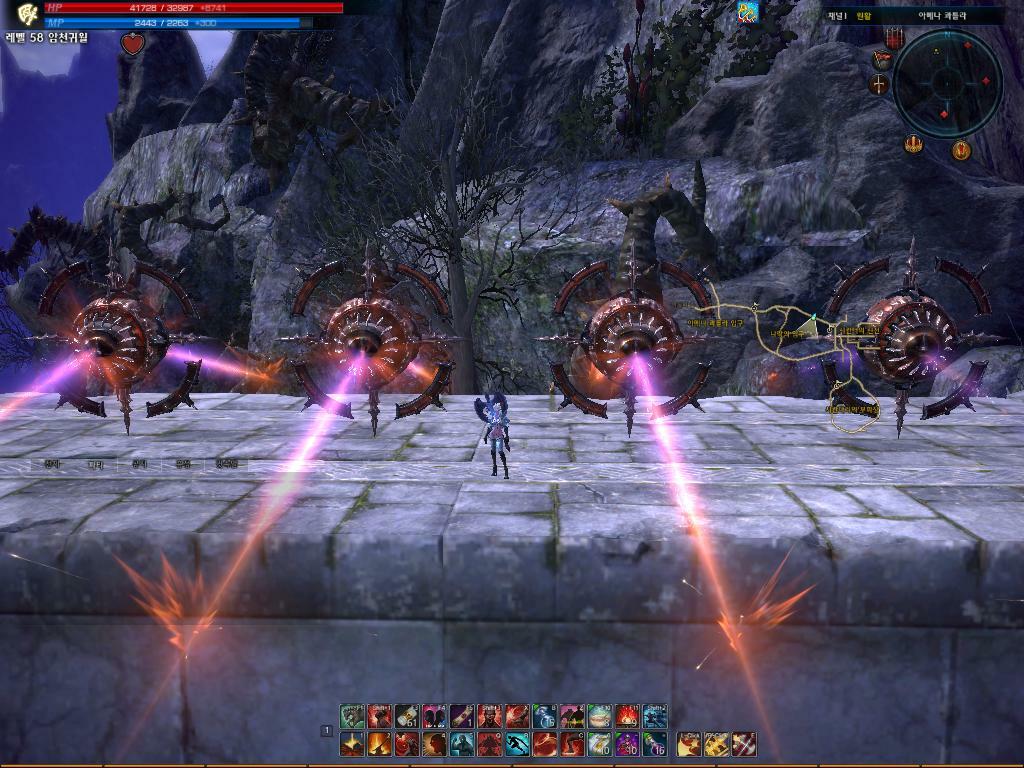Viewport: 1024px width, 768px height.
Task: Select the crossed swords skill on far right
Action: (744, 744)
